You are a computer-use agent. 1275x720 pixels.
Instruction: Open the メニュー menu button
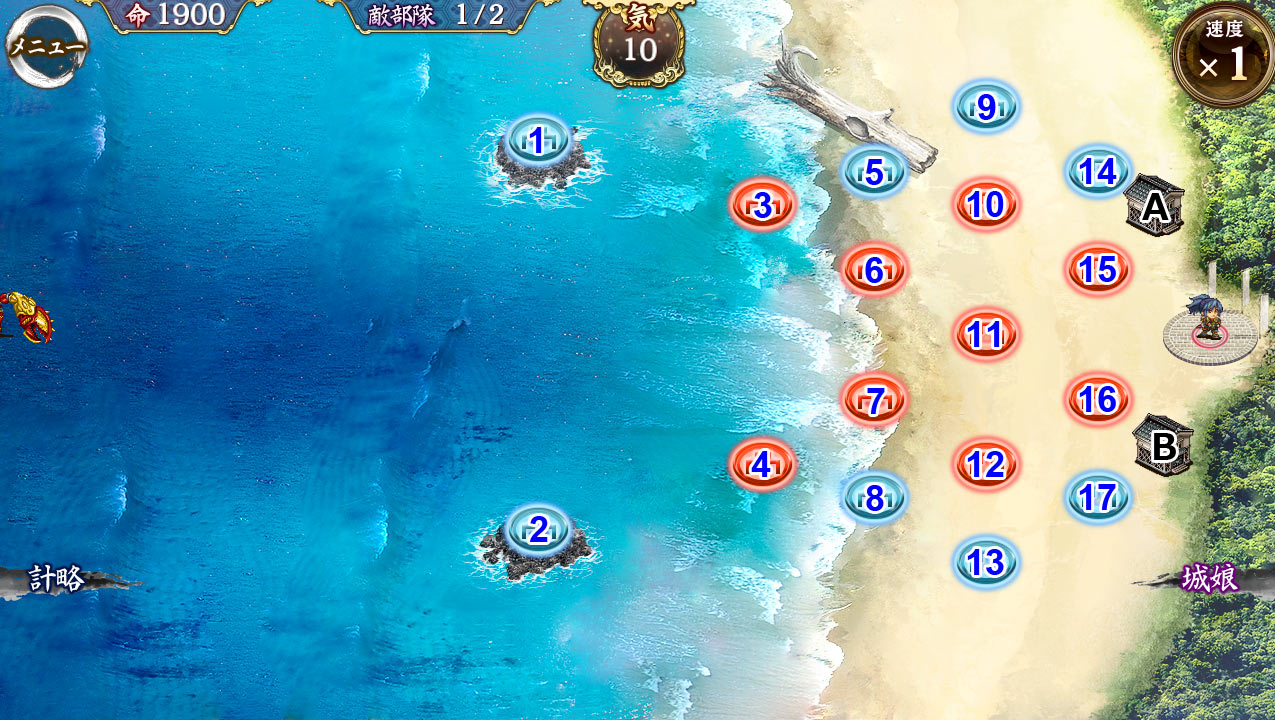click(x=46, y=46)
